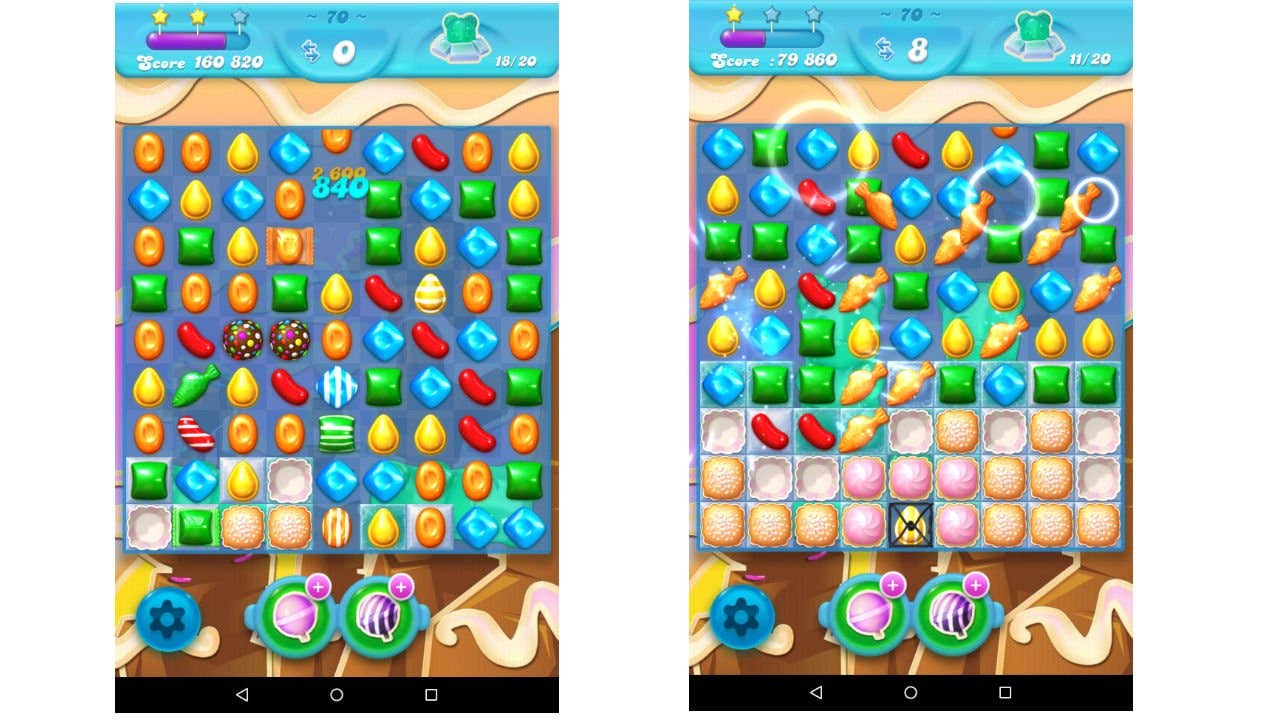Image resolution: width=1280 pixels, height=720 pixels.
Task: Open the settings gear on the right game
Action: click(x=741, y=618)
